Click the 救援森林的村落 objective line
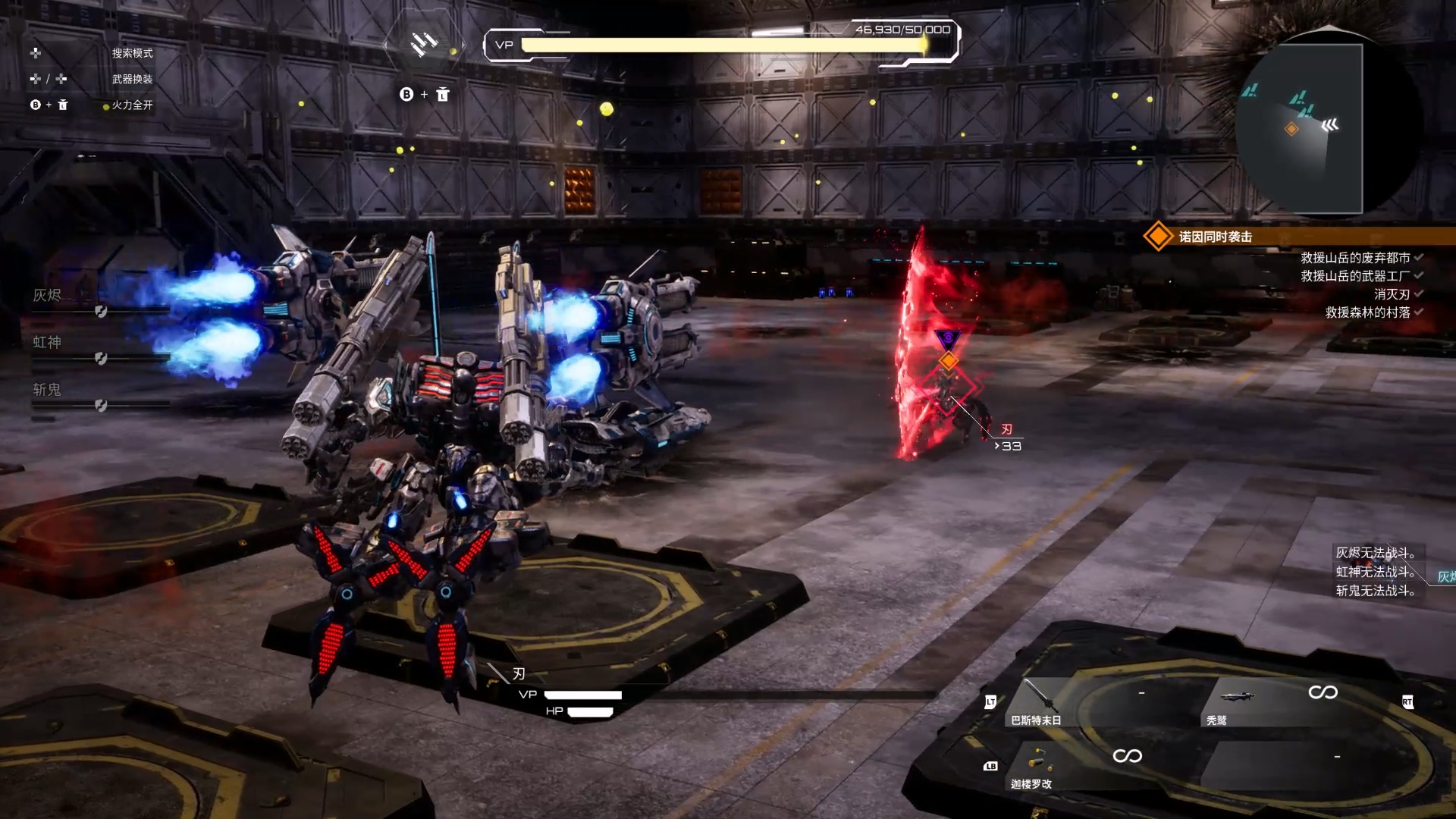The height and width of the screenshot is (819, 1456). pos(1367,312)
